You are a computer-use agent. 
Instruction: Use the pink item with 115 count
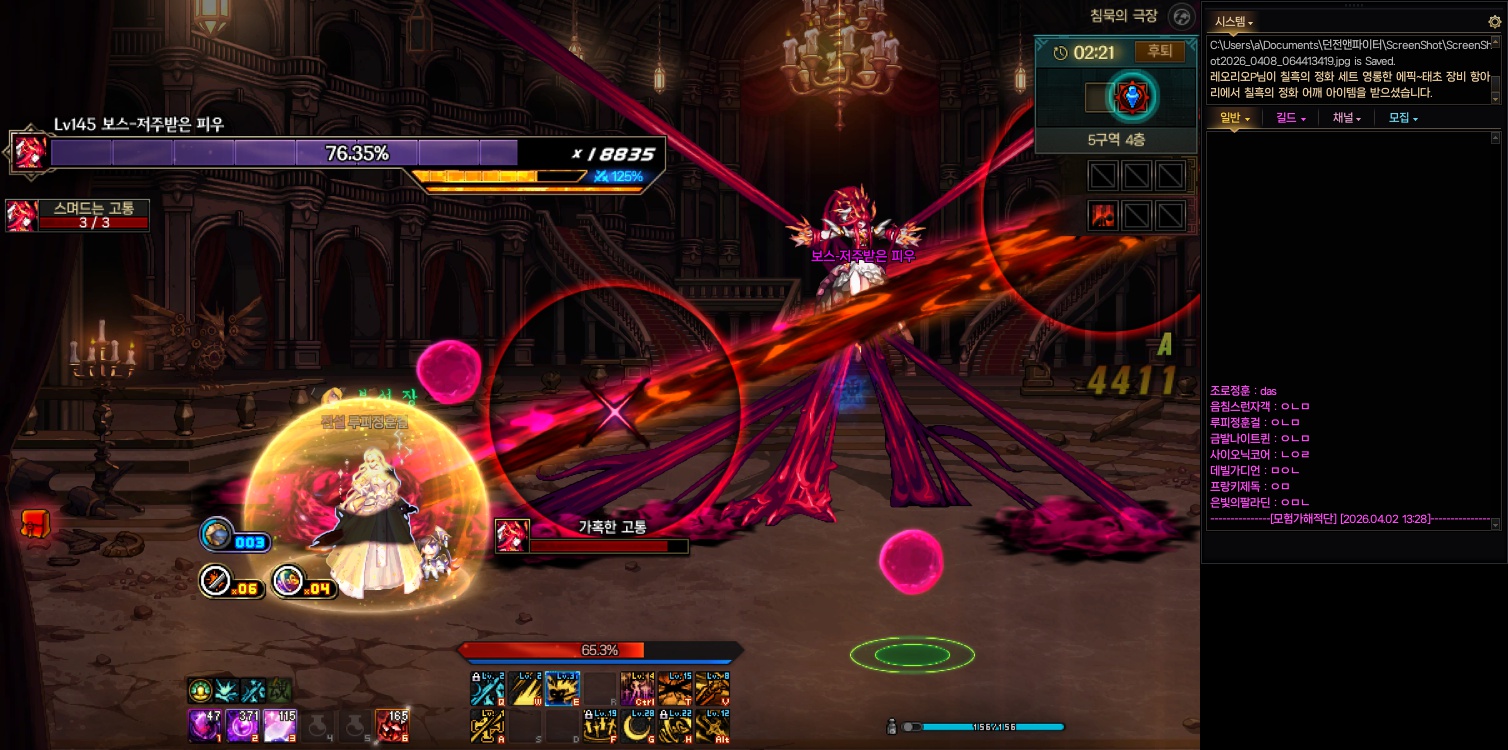click(279, 725)
